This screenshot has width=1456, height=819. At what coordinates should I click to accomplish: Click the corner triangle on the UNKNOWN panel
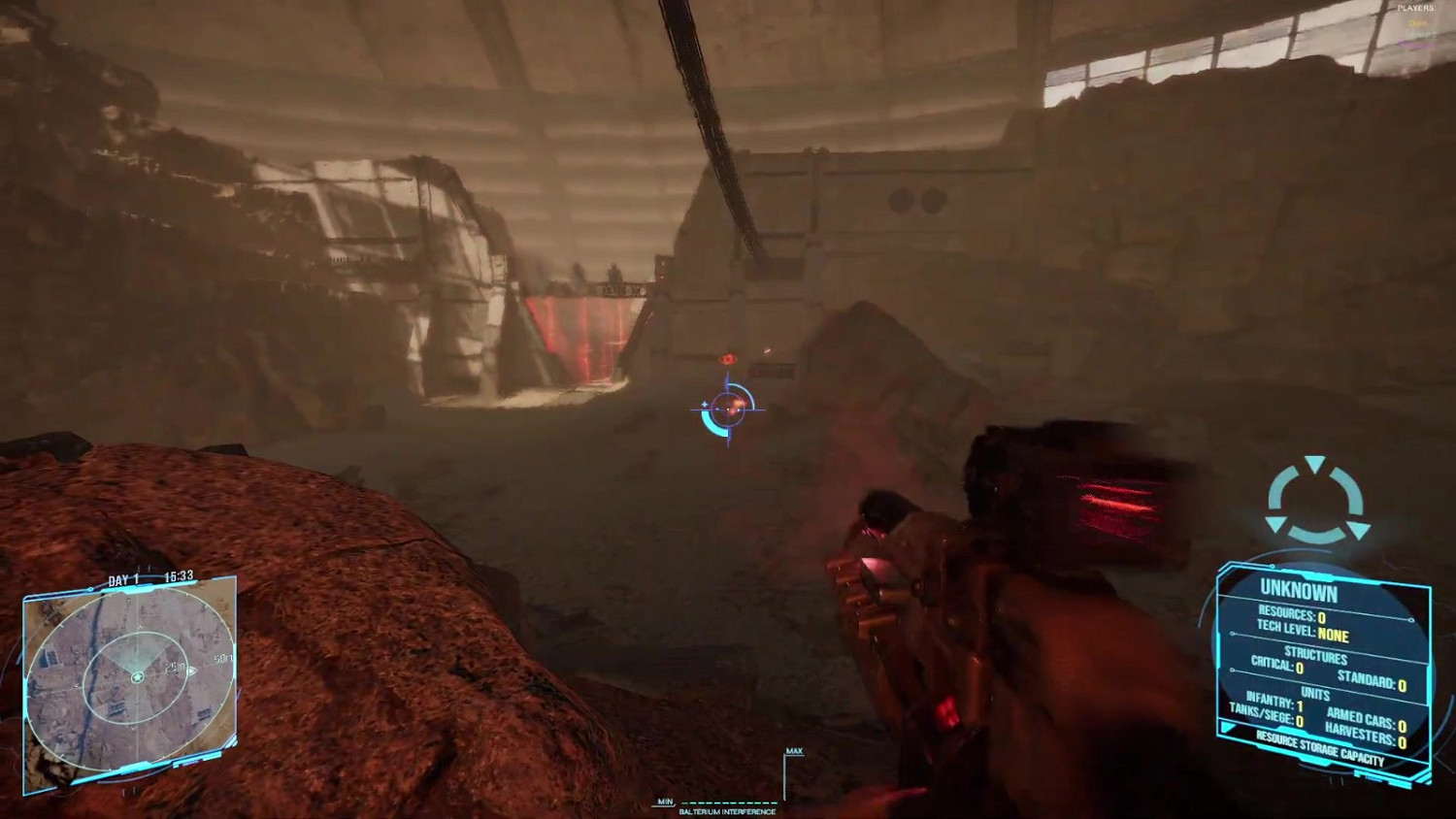[1227, 726]
